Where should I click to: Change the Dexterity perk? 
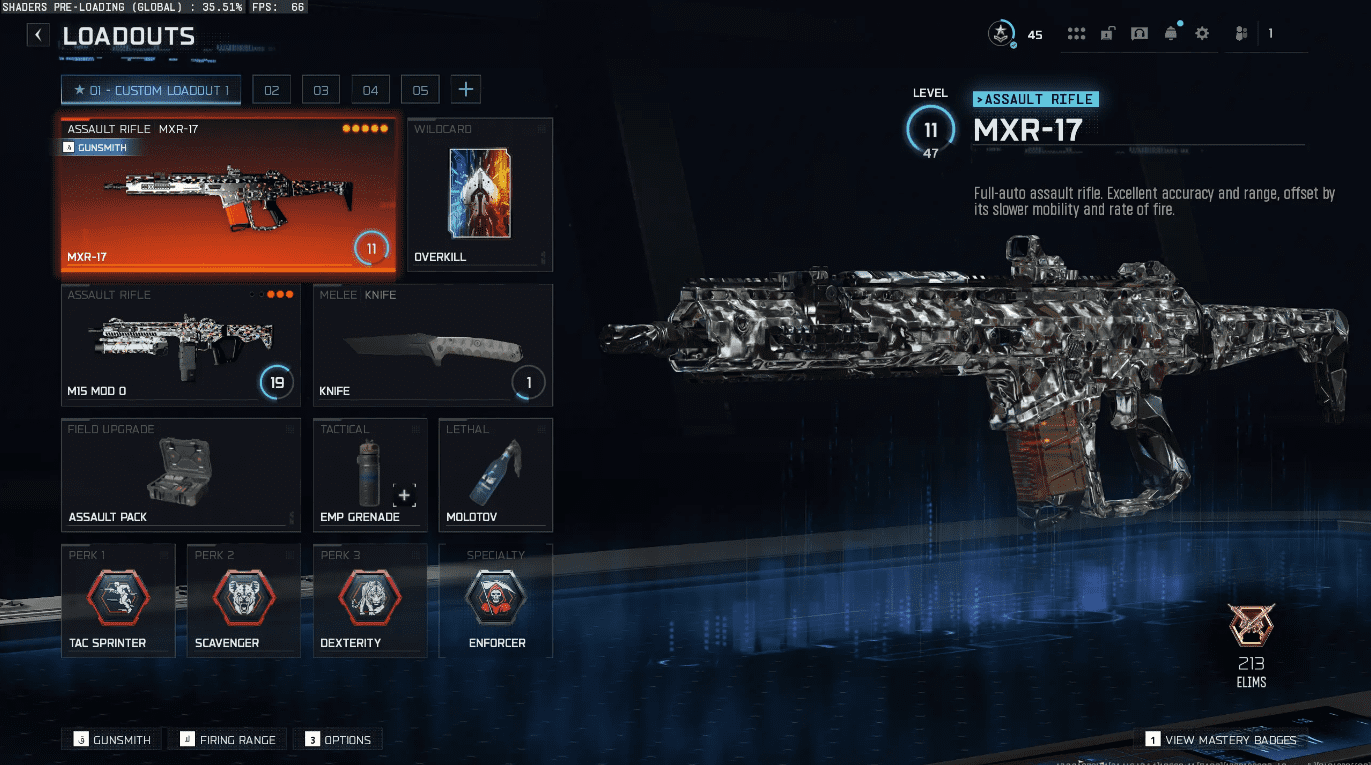coord(370,600)
